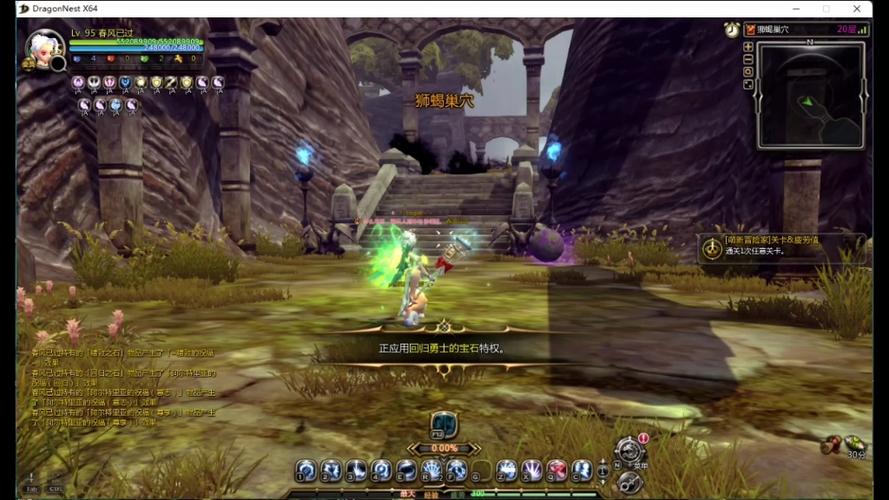Screen dimensions: 889x500
Task: Click the sword buff icon under the portrait
Action: pos(170,82)
